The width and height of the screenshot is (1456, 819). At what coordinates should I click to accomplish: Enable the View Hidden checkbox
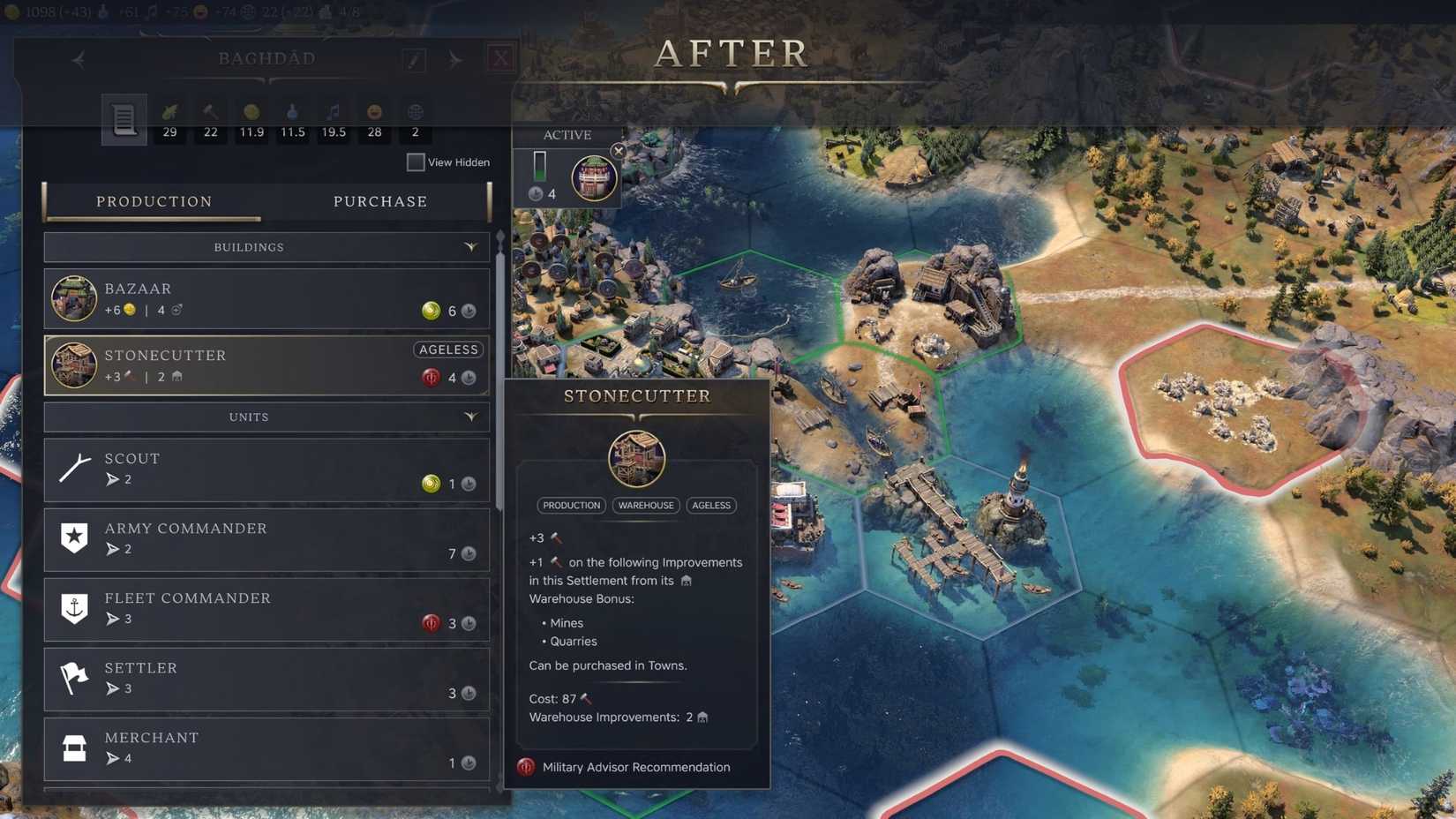(415, 162)
